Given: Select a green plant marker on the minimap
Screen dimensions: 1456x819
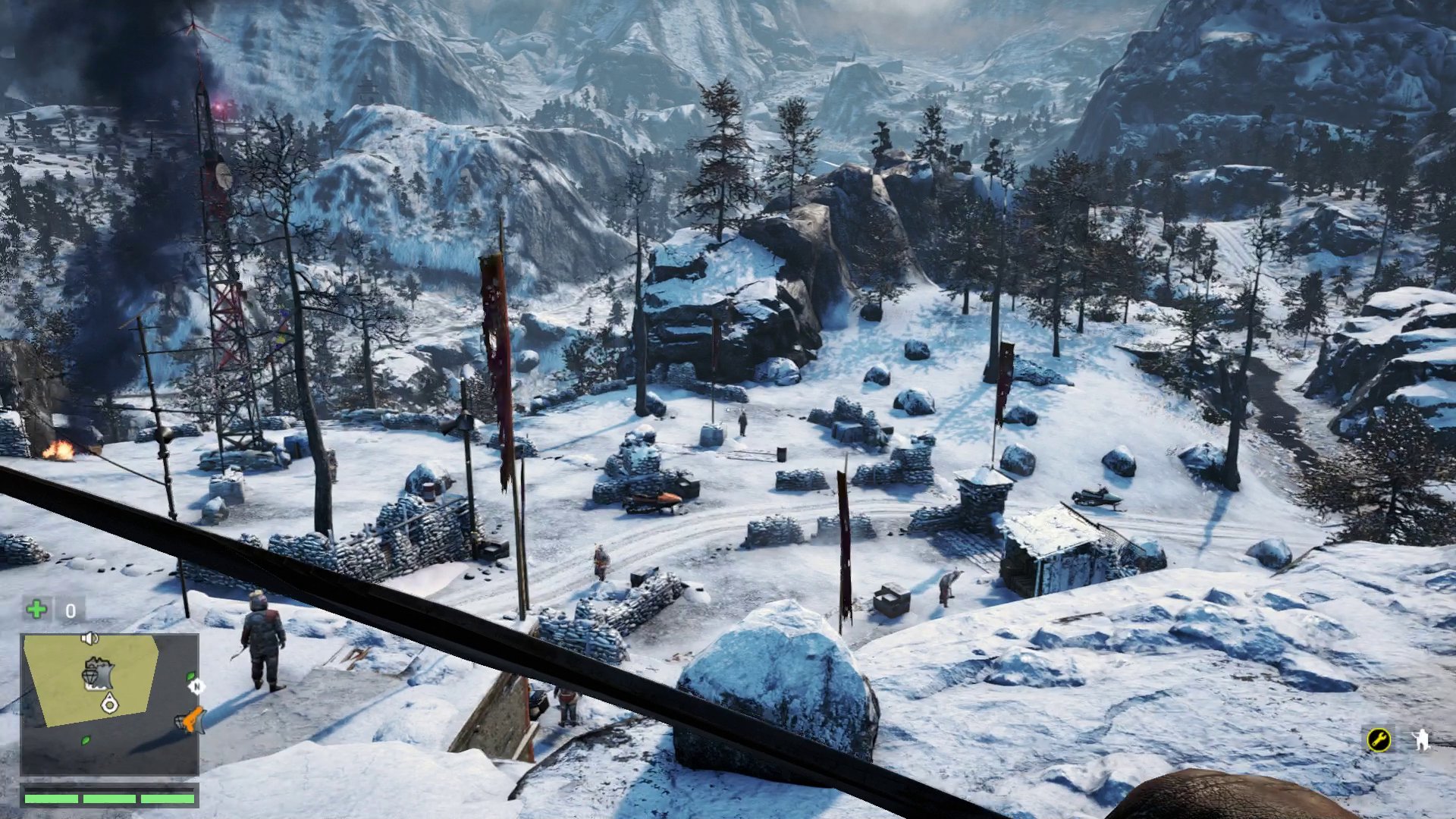Looking at the screenshot, I should pos(85,741).
